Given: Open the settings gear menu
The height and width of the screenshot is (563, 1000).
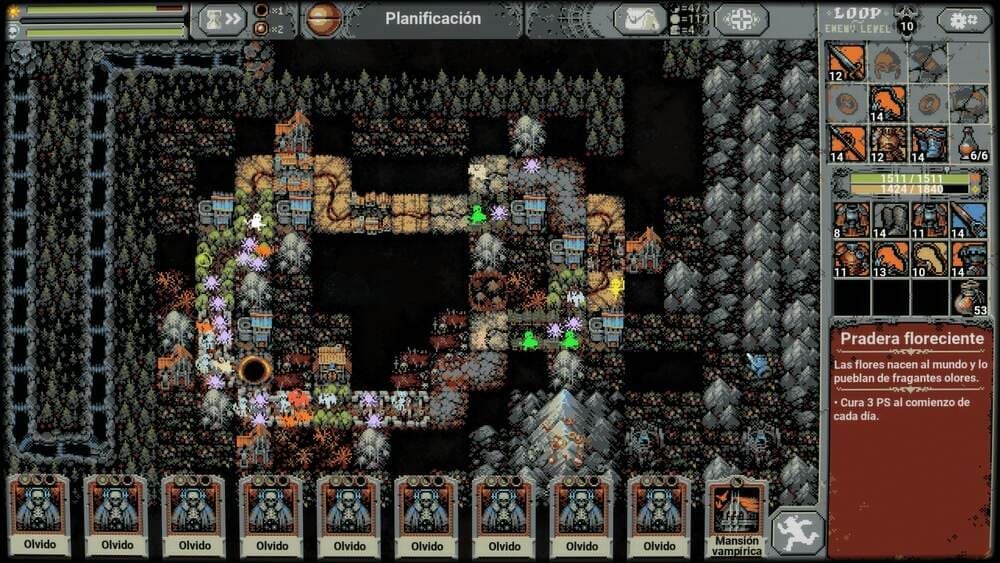Looking at the screenshot, I should pos(964,19).
